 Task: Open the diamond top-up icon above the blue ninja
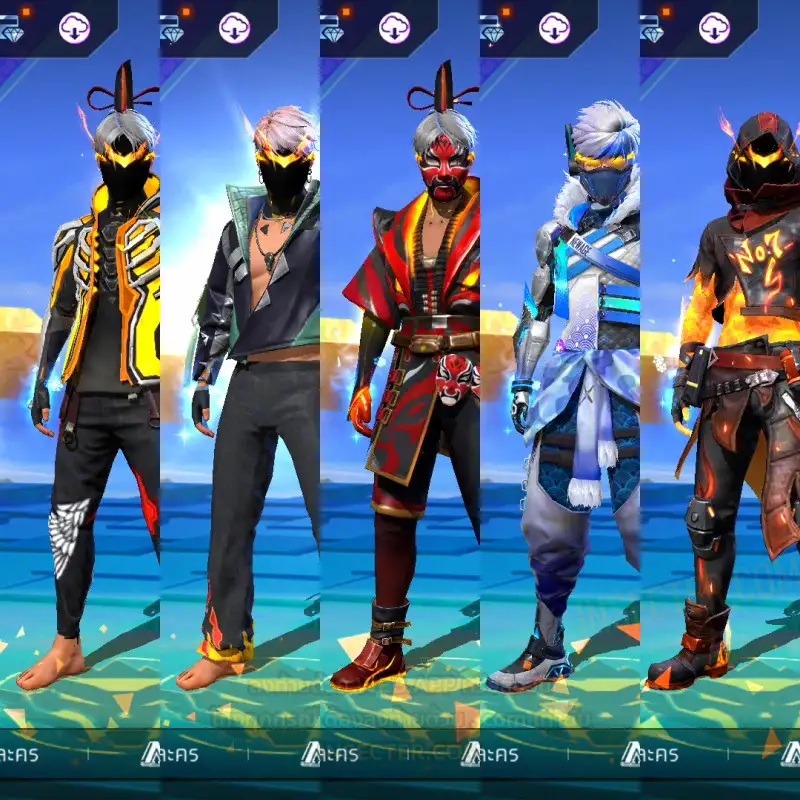pos(492,32)
